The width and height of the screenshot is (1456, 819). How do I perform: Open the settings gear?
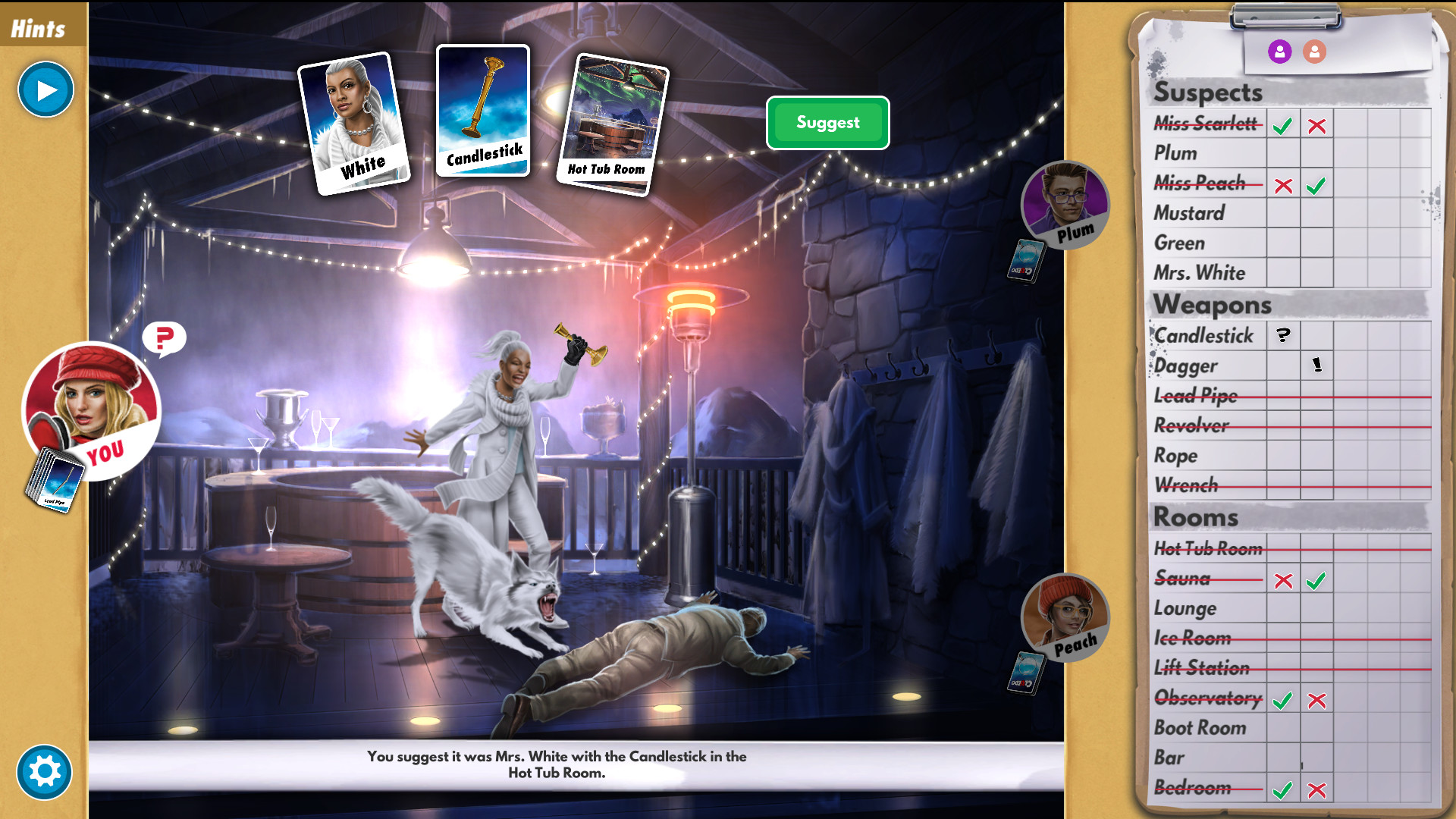[x=44, y=771]
